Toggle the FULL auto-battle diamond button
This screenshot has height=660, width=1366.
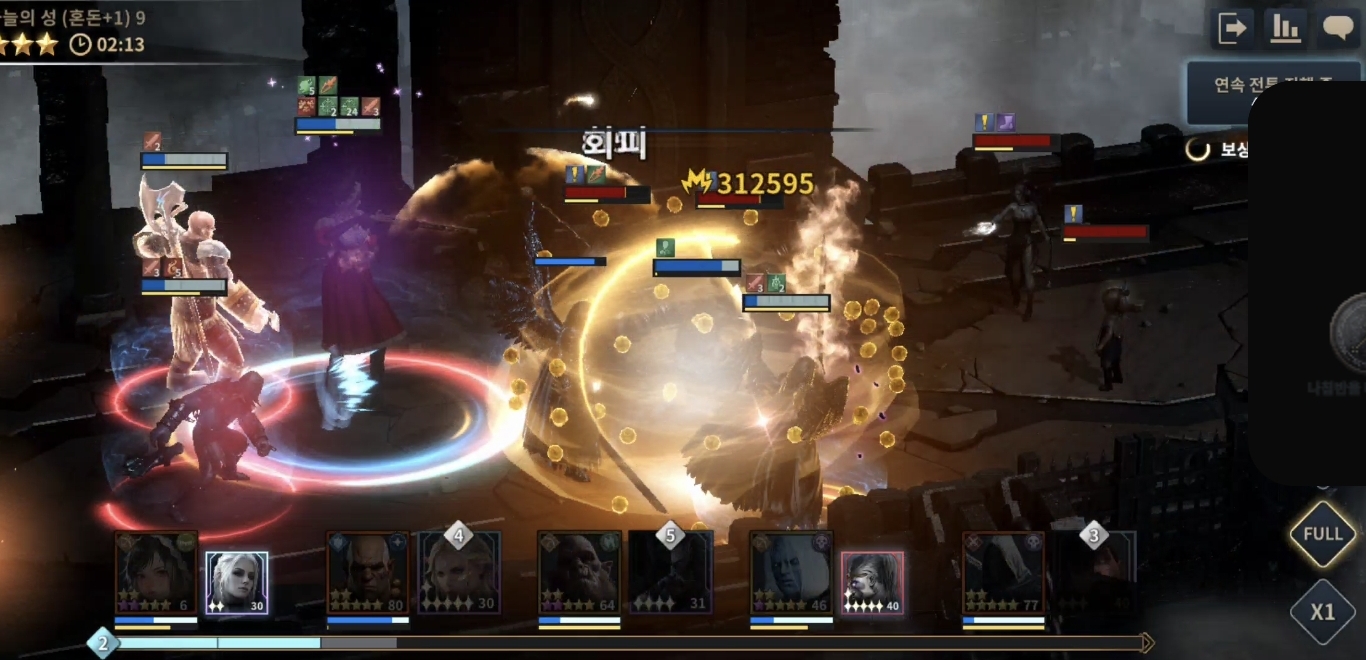point(1322,534)
